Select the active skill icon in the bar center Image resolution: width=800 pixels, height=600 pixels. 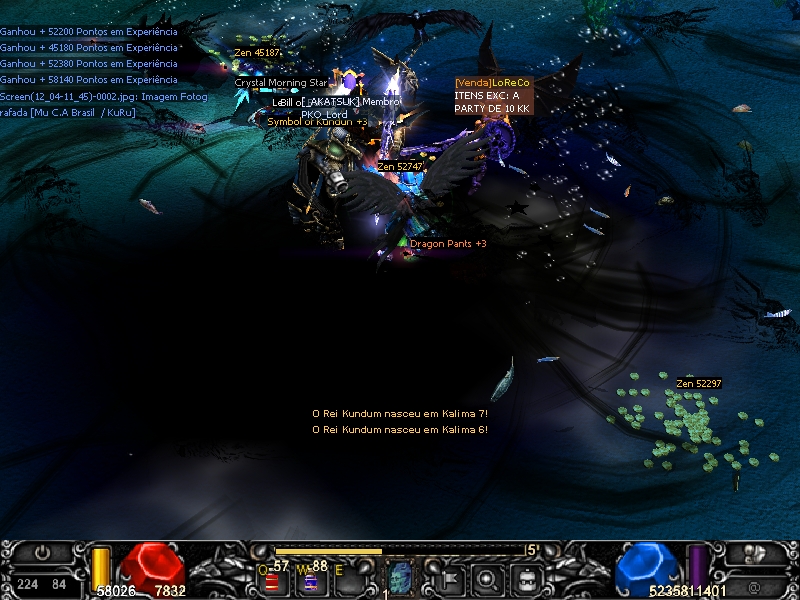[x=400, y=577]
